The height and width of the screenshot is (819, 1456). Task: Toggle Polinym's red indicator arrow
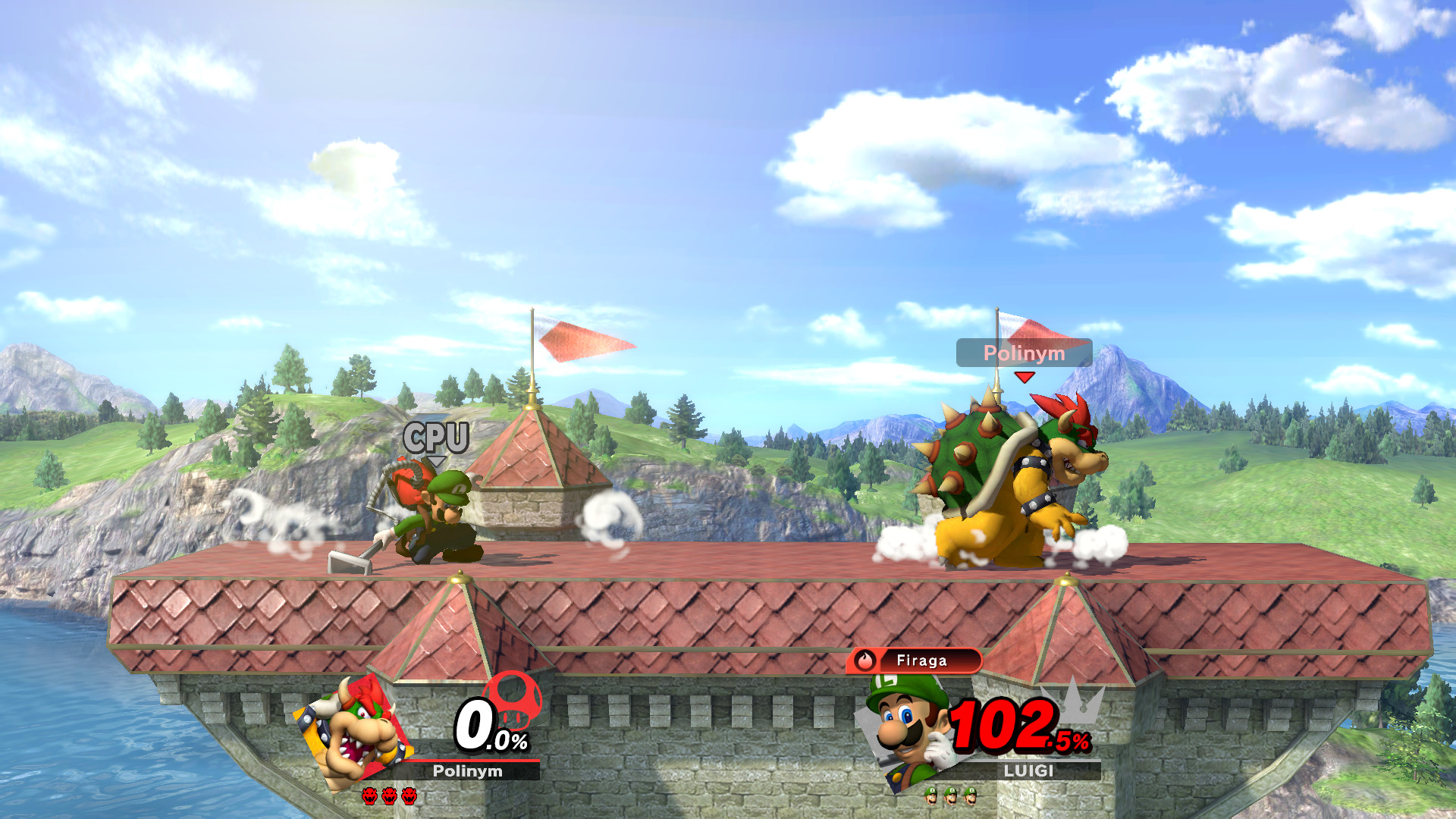coord(1025,375)
